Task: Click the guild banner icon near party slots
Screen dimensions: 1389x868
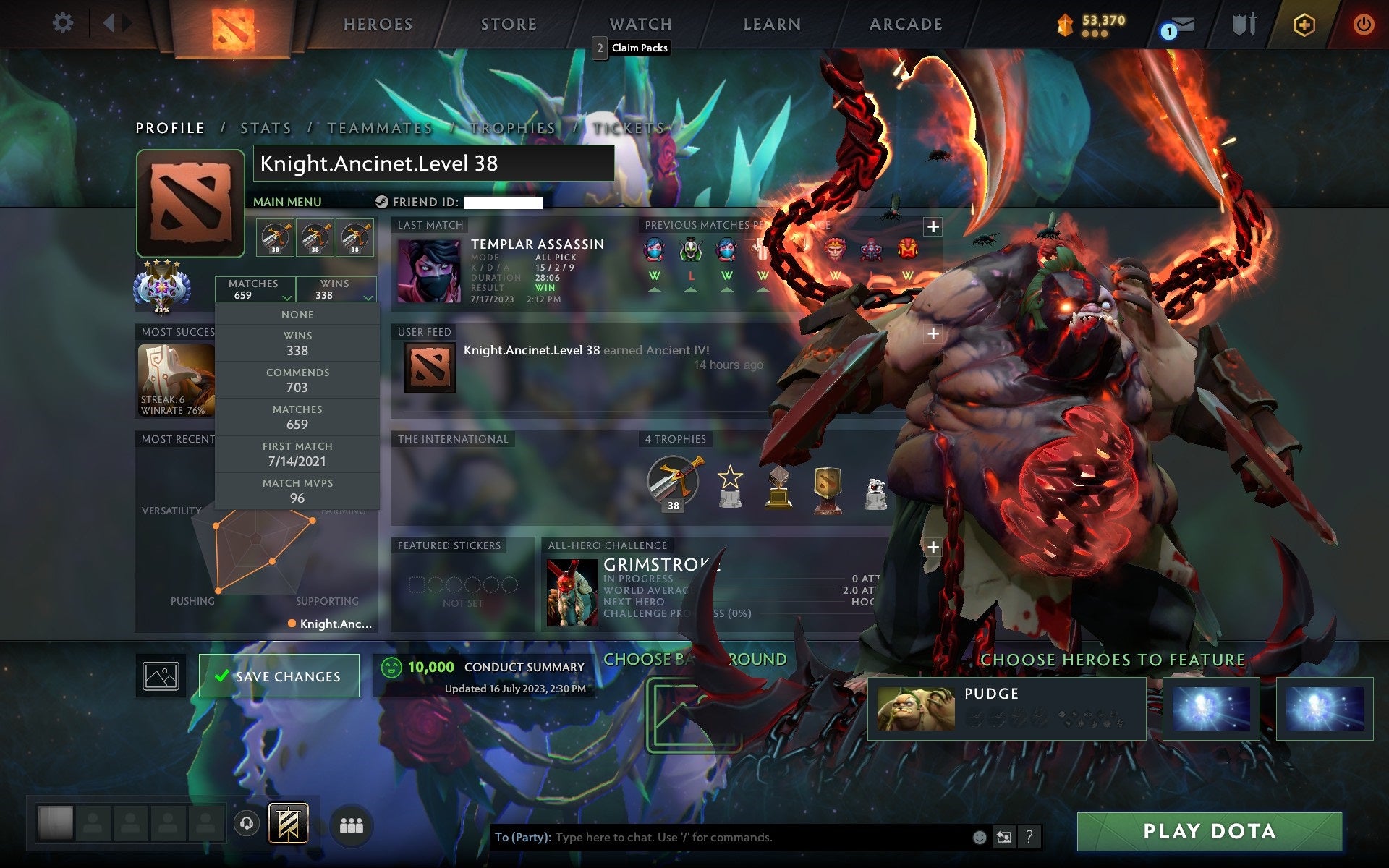Action: [288, 822]
